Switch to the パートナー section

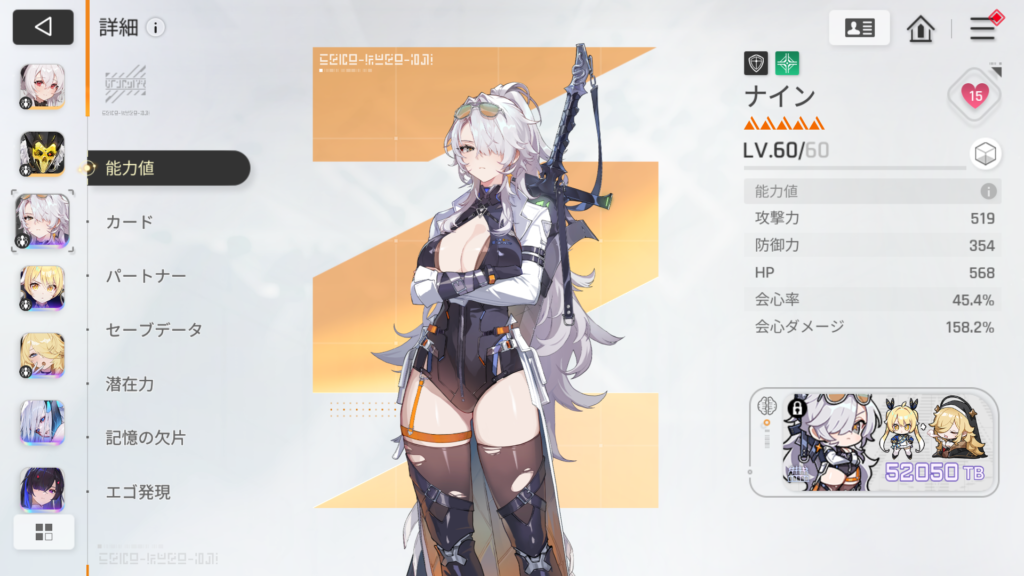146,276
